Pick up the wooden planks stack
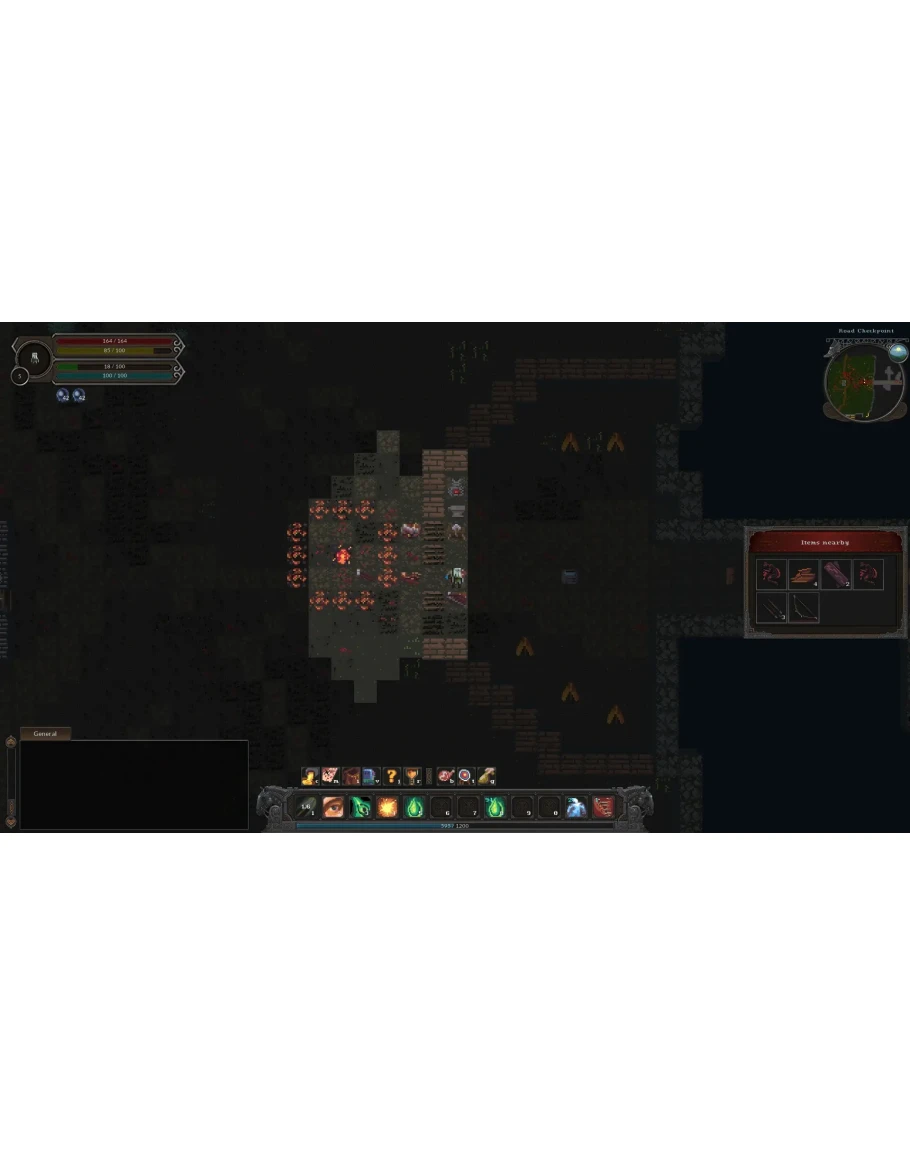 pos(803,574)
